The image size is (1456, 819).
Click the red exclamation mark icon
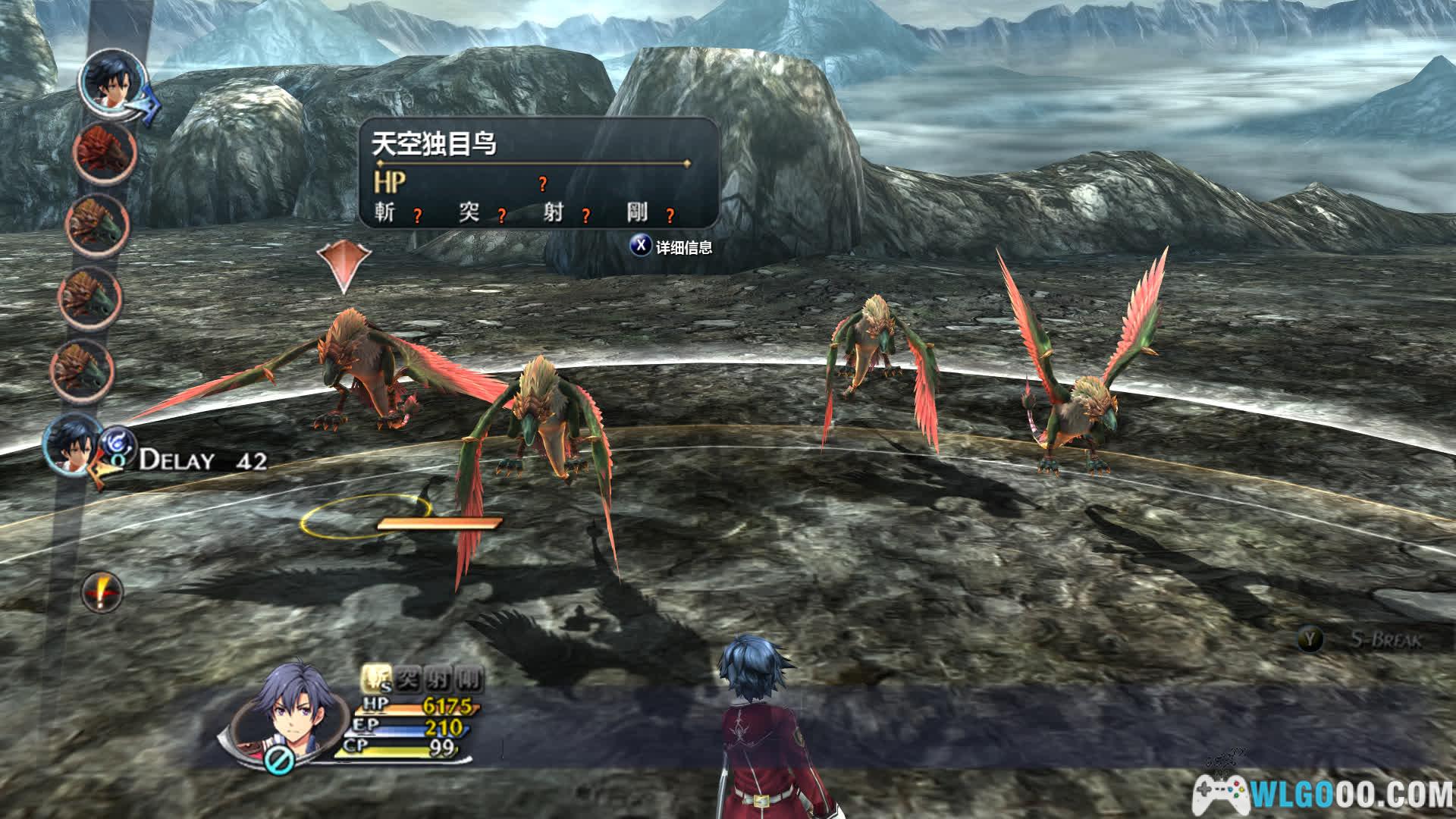click(102, 592)
